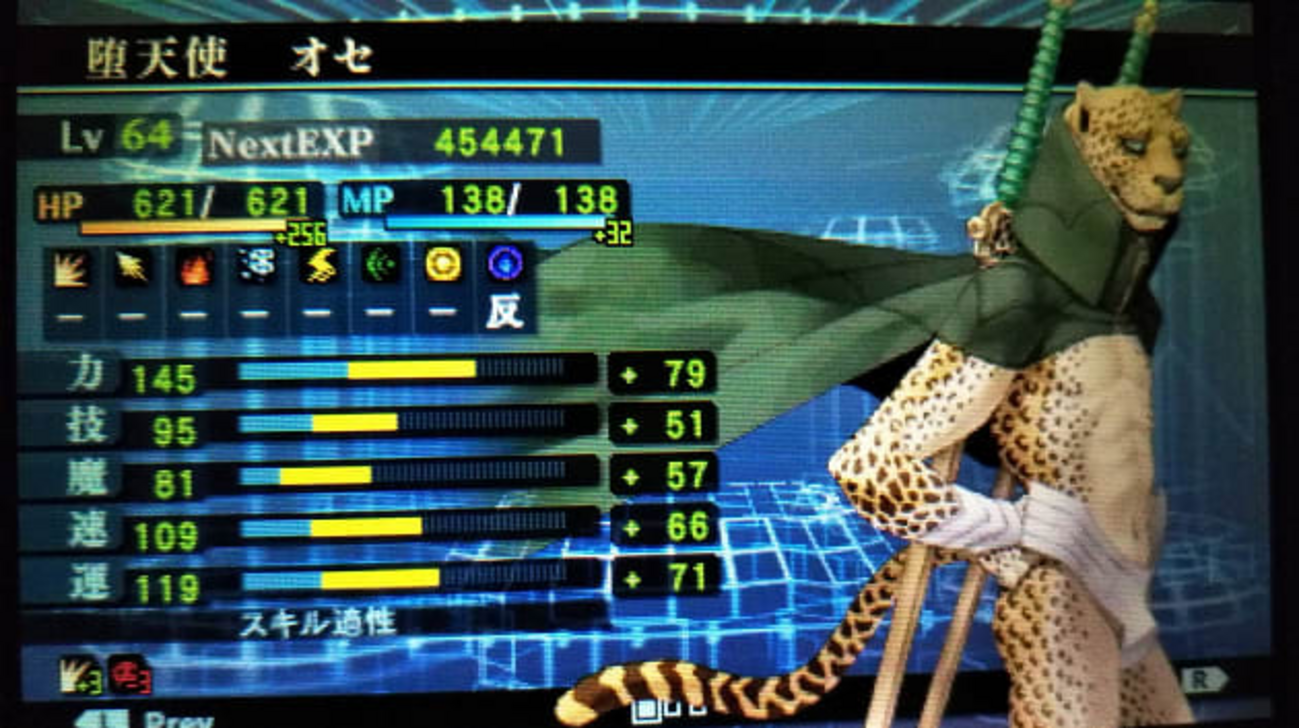Select the electric lightning resistance icon

pos(318,267)
